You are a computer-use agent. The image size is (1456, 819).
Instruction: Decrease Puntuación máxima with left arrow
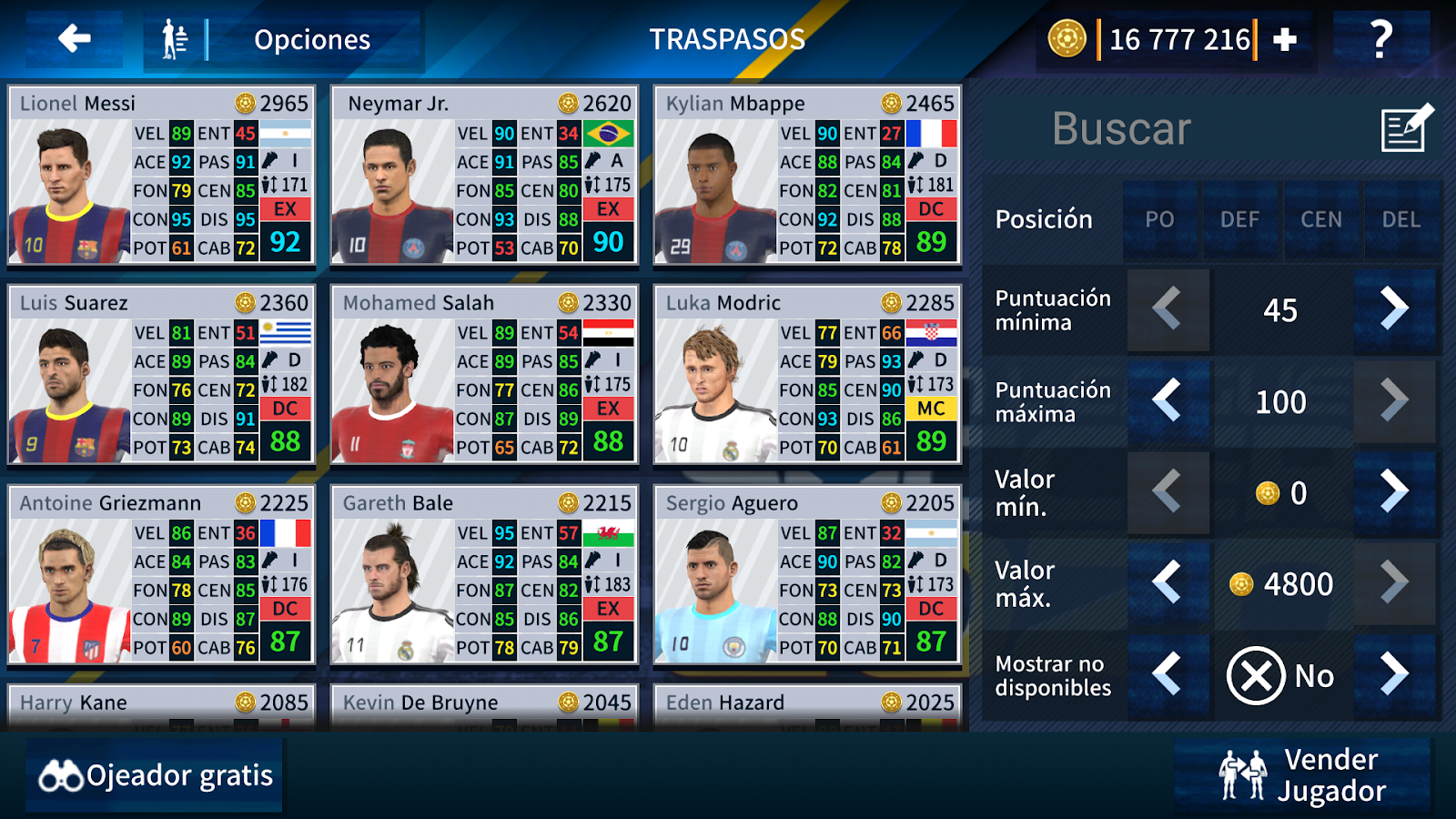[x=1168, y=400]
